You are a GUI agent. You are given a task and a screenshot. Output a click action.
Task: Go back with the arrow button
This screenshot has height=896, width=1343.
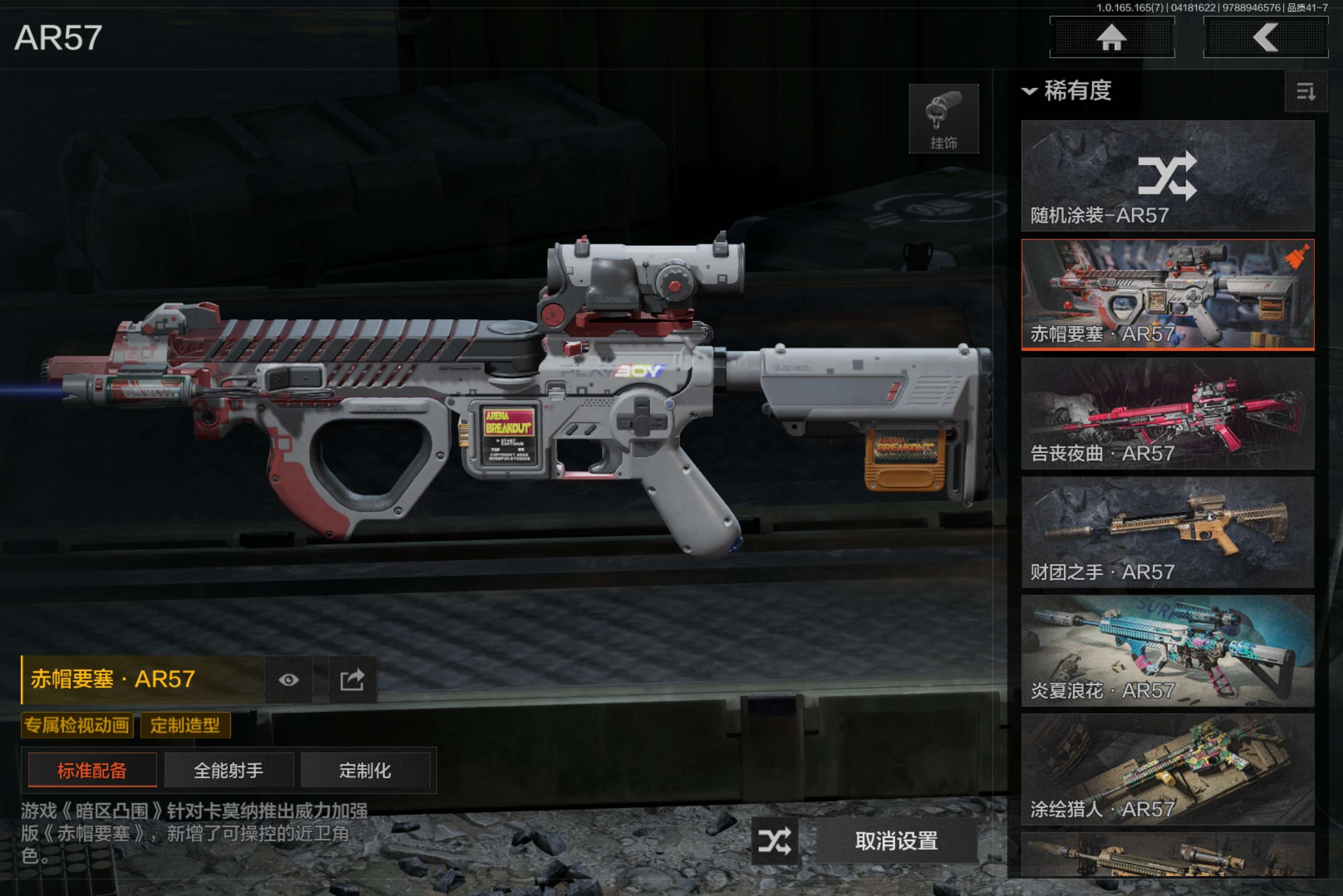(x=1265, y=38)
